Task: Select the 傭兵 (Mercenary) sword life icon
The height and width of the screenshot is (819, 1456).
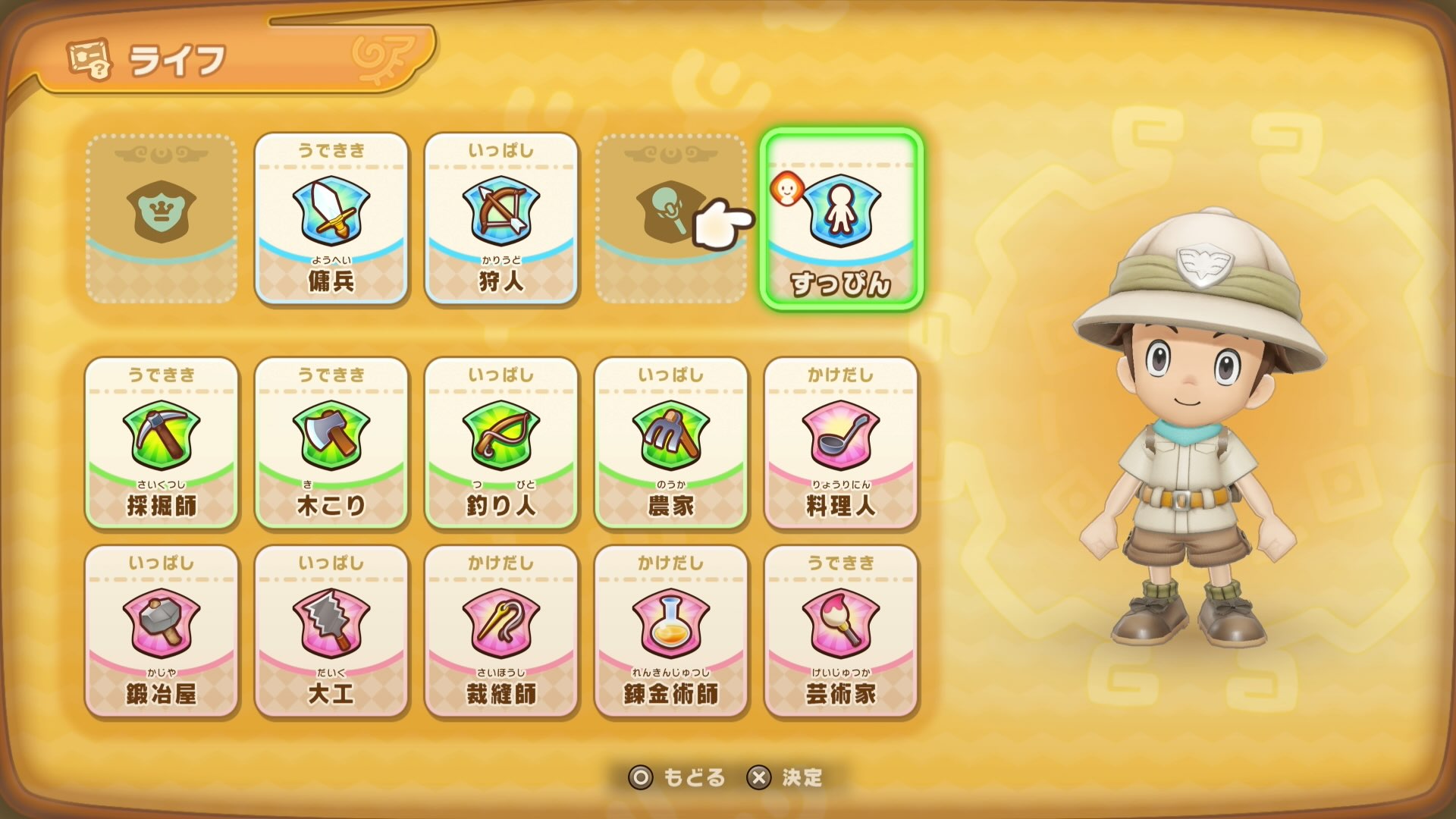Action: pyautogui.click(x=331, y=215)
